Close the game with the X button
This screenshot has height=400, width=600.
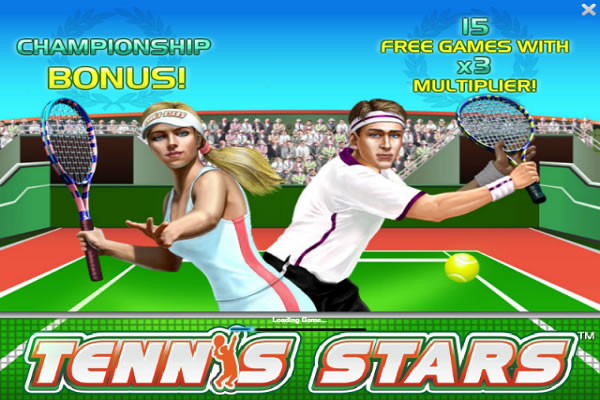[x=588, y=10]
